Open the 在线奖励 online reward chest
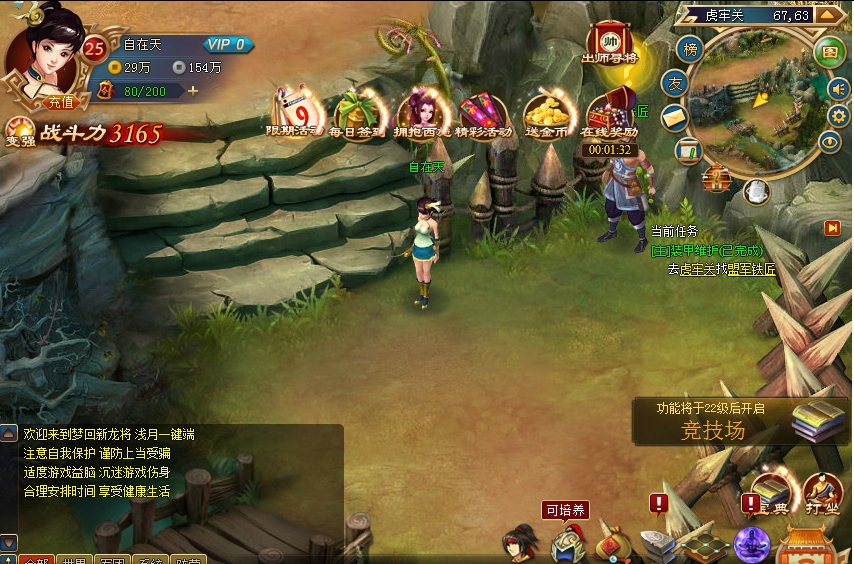 (x=609, y=112)
